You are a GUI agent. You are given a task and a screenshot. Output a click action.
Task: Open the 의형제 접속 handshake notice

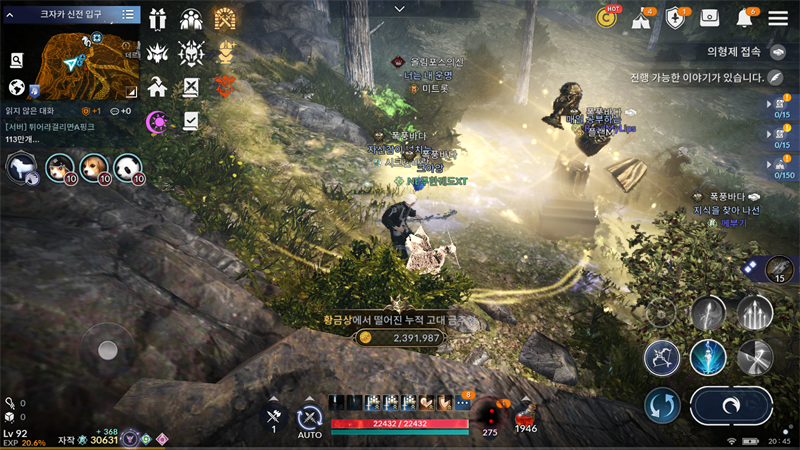(x=779, y=51)
